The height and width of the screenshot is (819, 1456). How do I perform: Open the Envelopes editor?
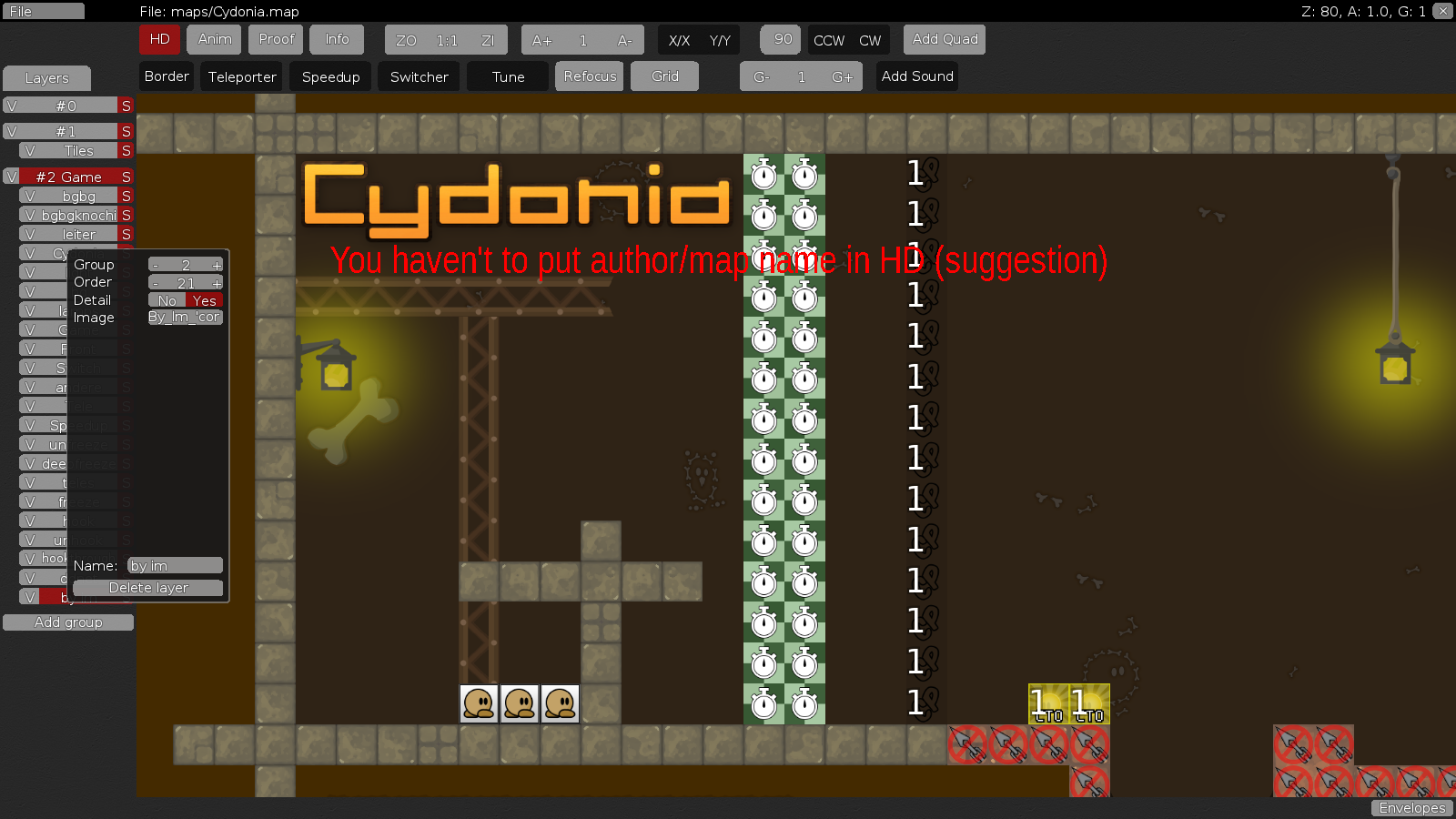coord(1411,808)
